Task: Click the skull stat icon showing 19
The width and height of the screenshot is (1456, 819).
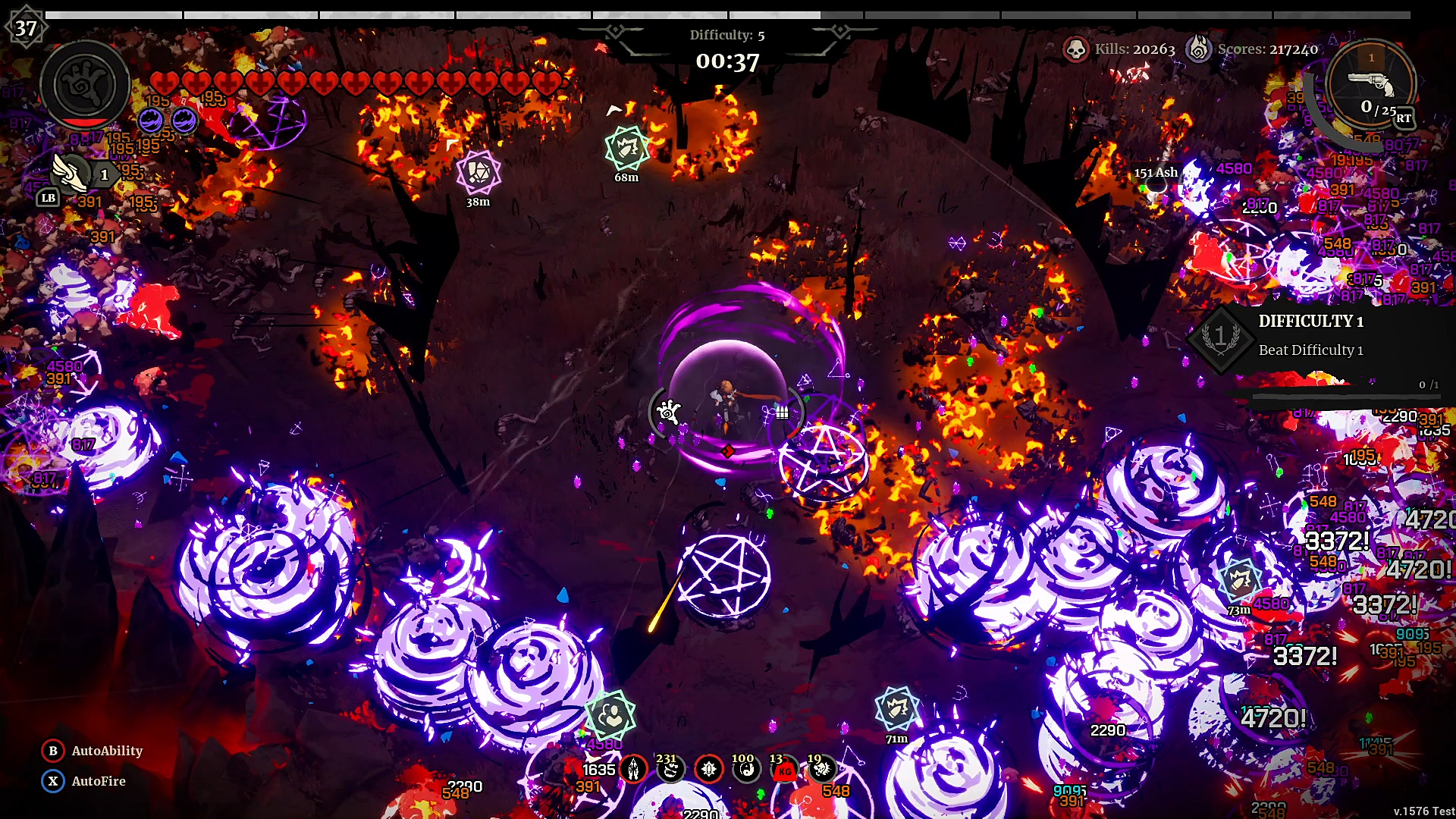Action: 822,769
